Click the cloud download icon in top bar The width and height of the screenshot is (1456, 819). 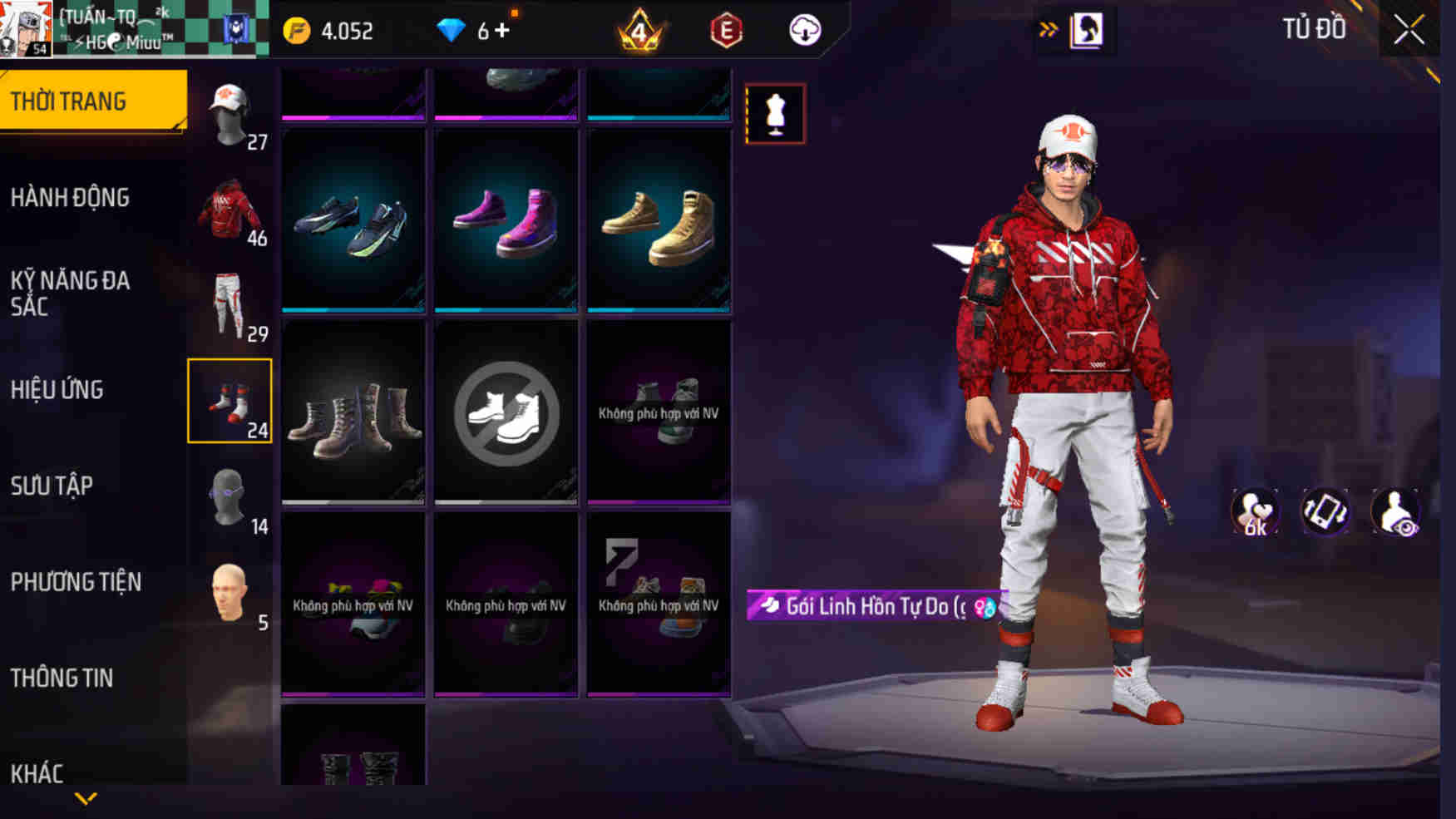click(x=802, y=31)
